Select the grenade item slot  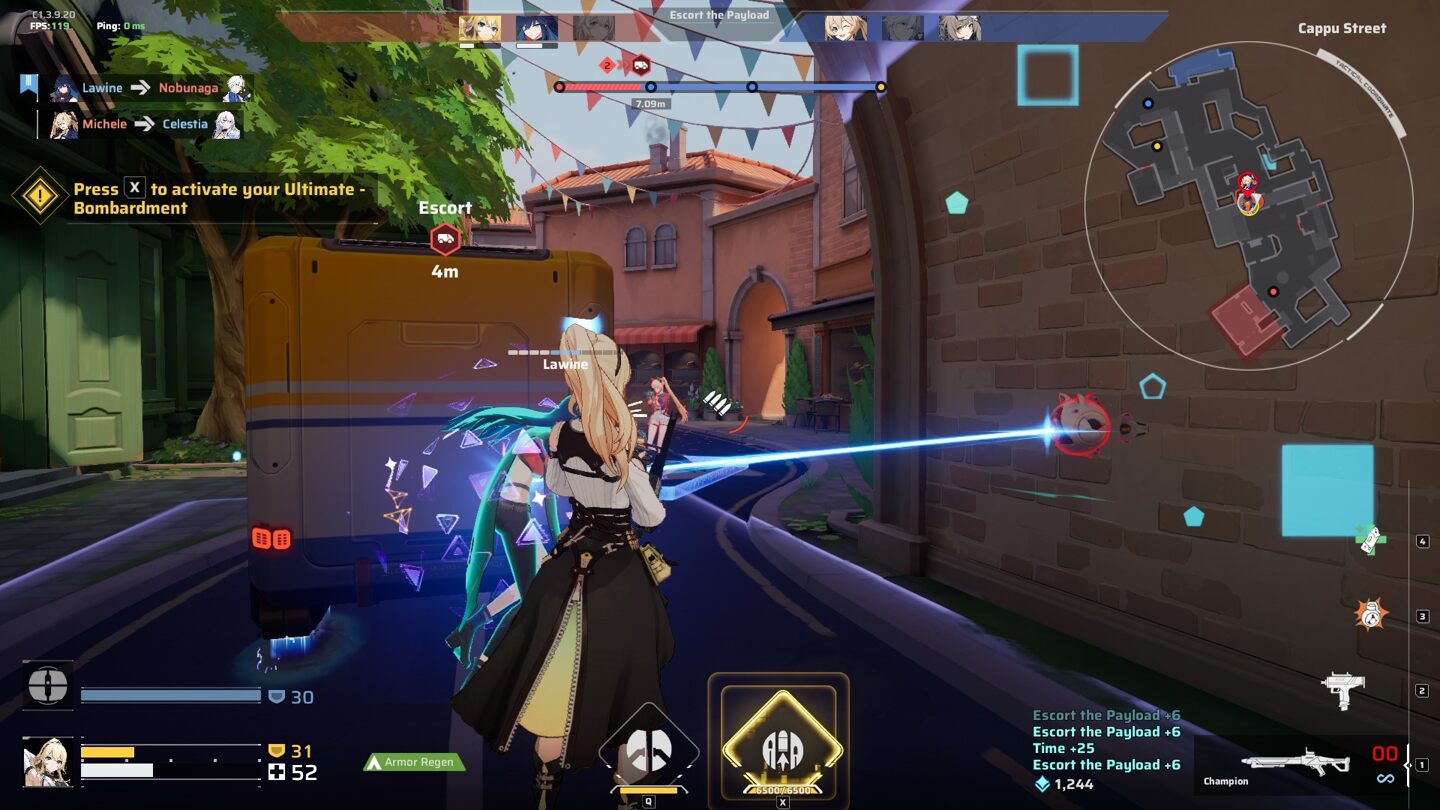(x=1371, y=614)
